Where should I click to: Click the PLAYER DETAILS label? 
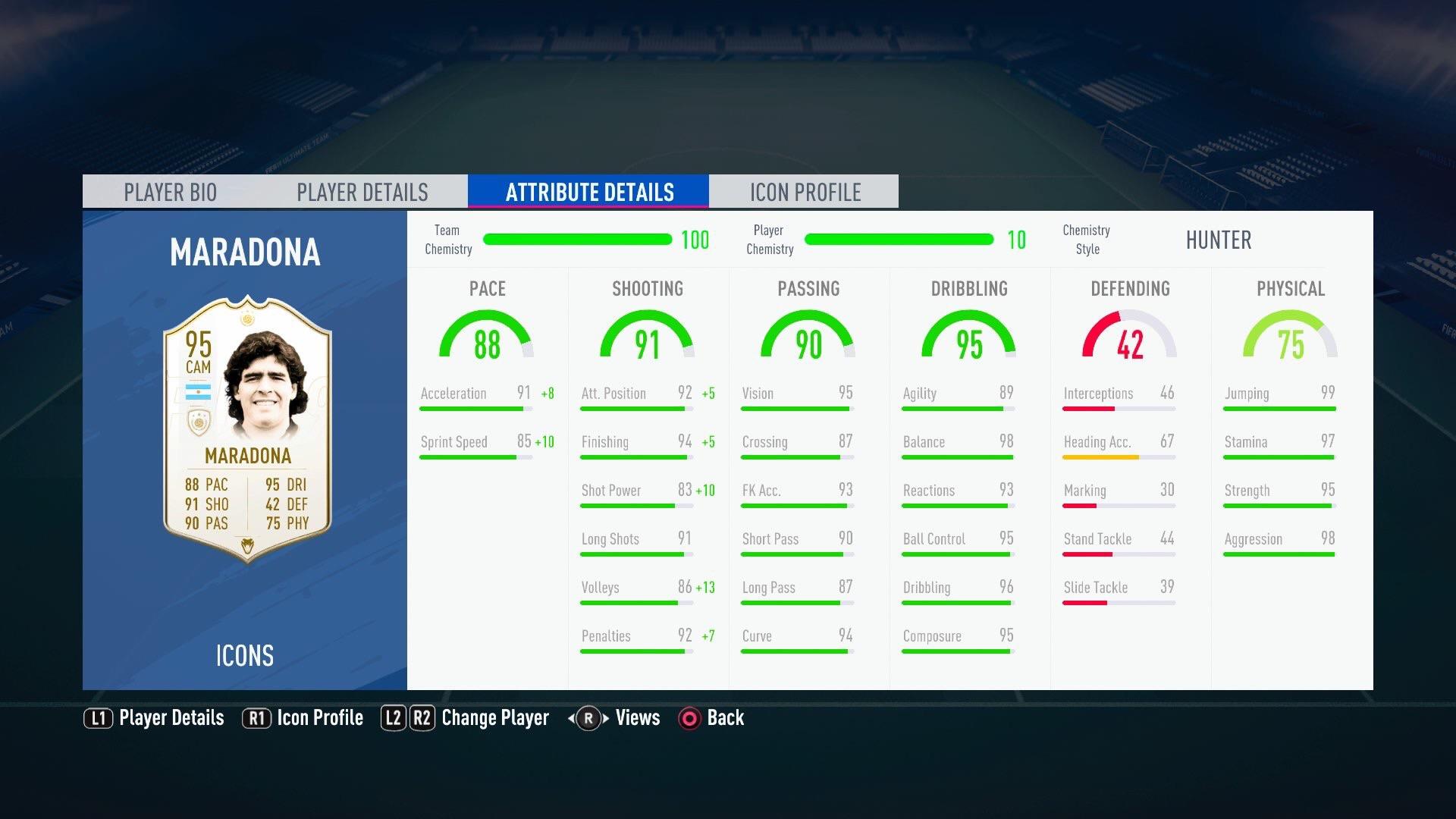pos(363,191)
